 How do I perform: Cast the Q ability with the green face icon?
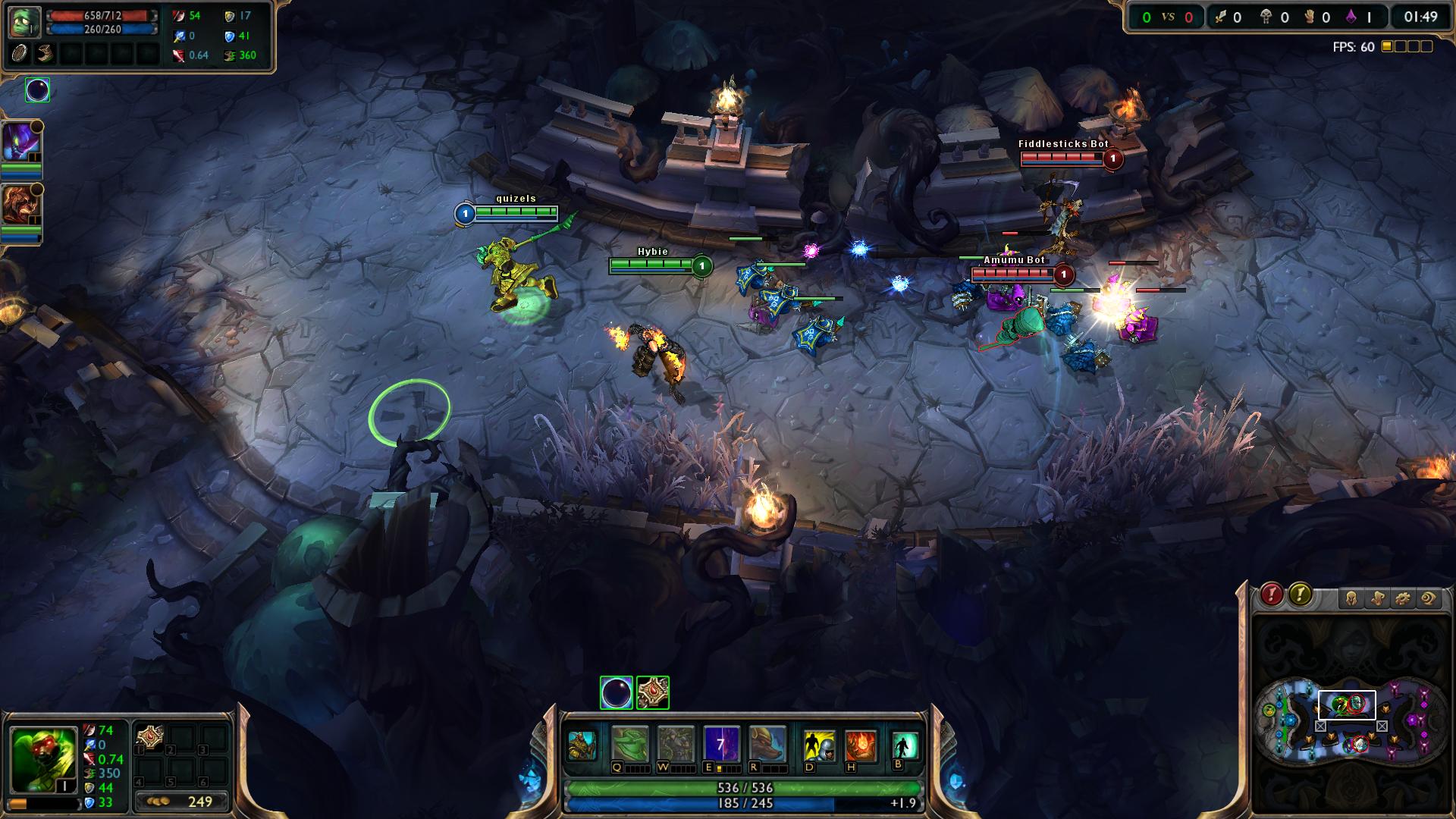tap(629, 744)
